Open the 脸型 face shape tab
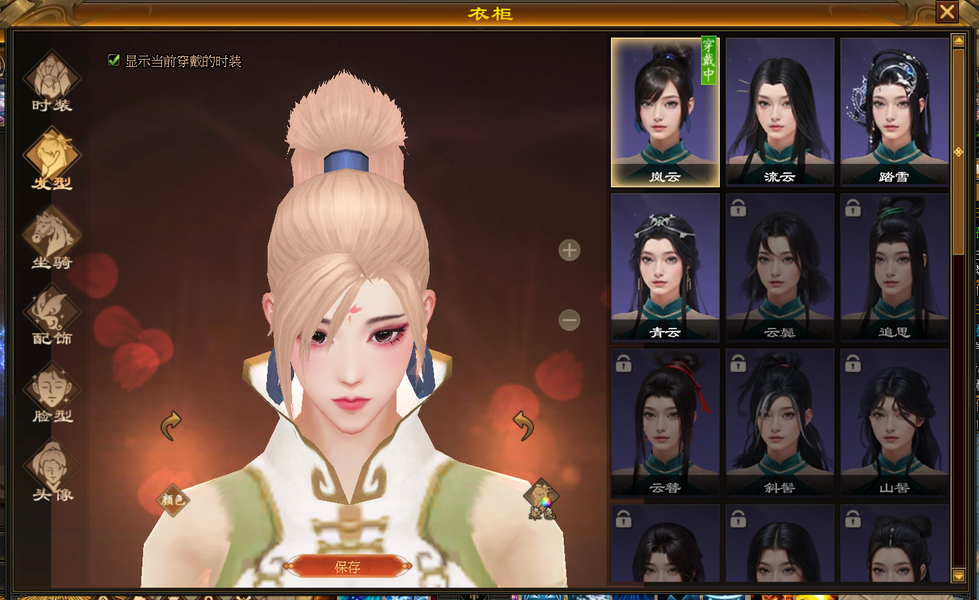979x600 pixels. pos(52,393)
